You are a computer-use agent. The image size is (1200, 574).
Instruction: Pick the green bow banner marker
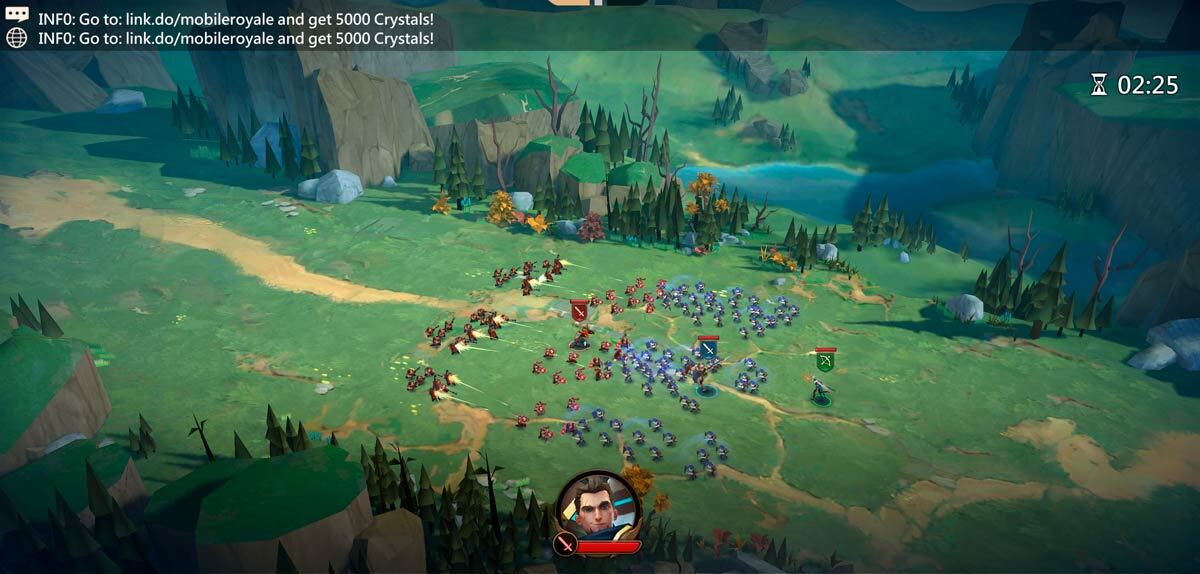825,360
